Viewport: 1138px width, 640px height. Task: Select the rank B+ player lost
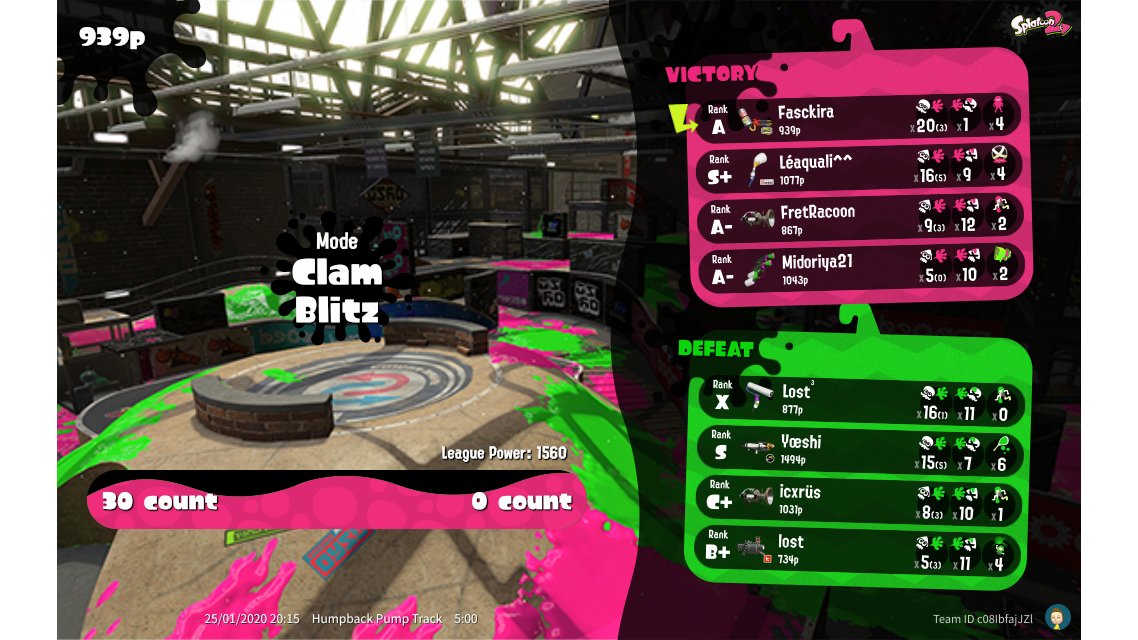pyautogui.click(x=858, y=549)
